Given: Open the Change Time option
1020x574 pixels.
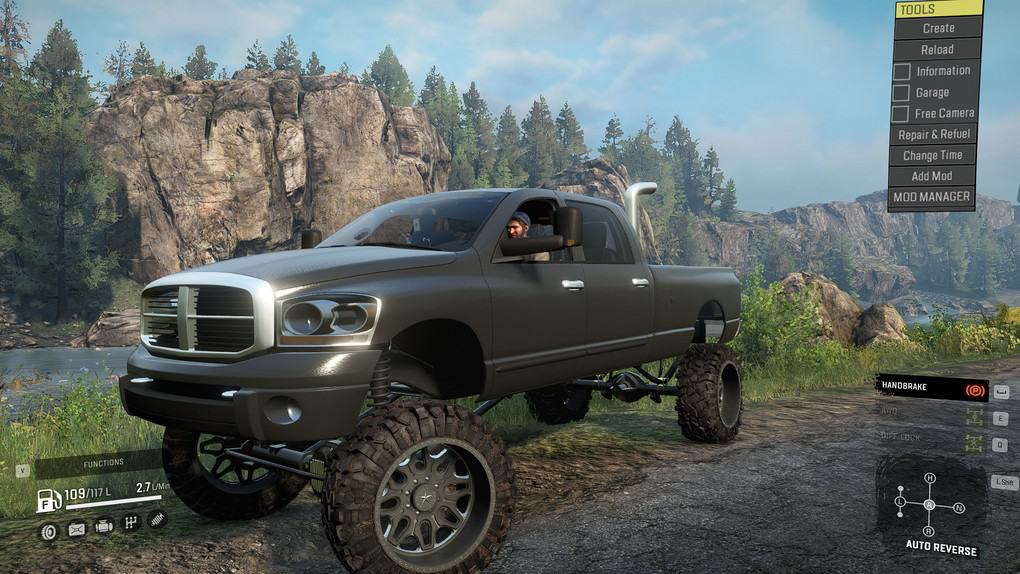Looking at the screenshot, I should (x=932, y=156).
